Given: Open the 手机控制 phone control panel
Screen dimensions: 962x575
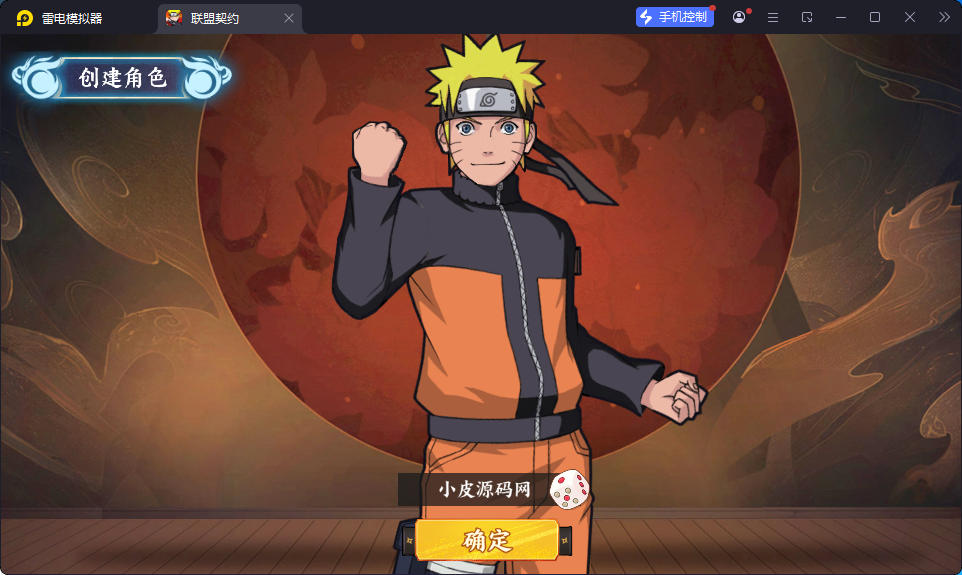Looking at the screenshot, I should coord(674,17).
